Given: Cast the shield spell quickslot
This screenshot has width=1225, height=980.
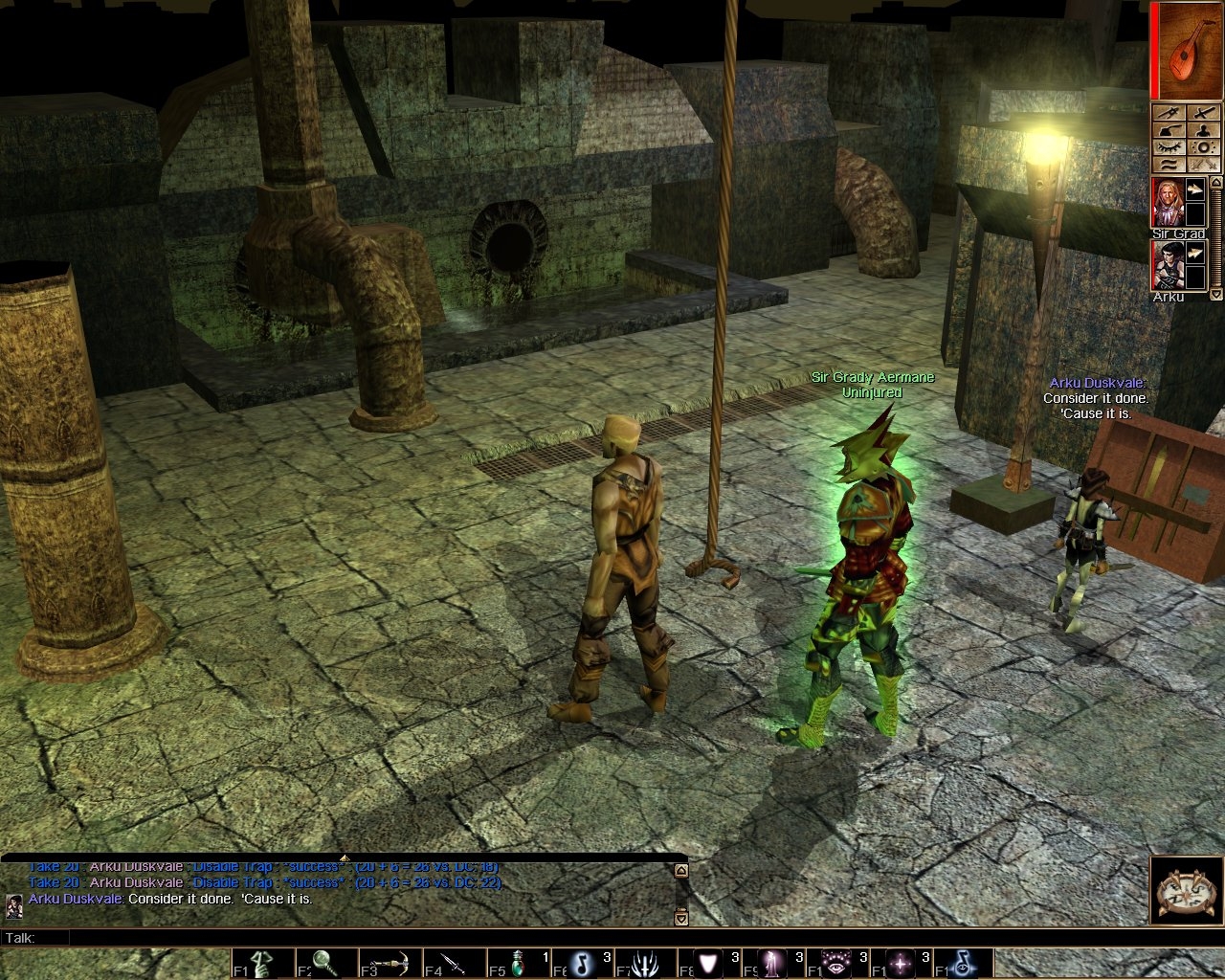Looking at the screenshot, I should click(709, 963).
